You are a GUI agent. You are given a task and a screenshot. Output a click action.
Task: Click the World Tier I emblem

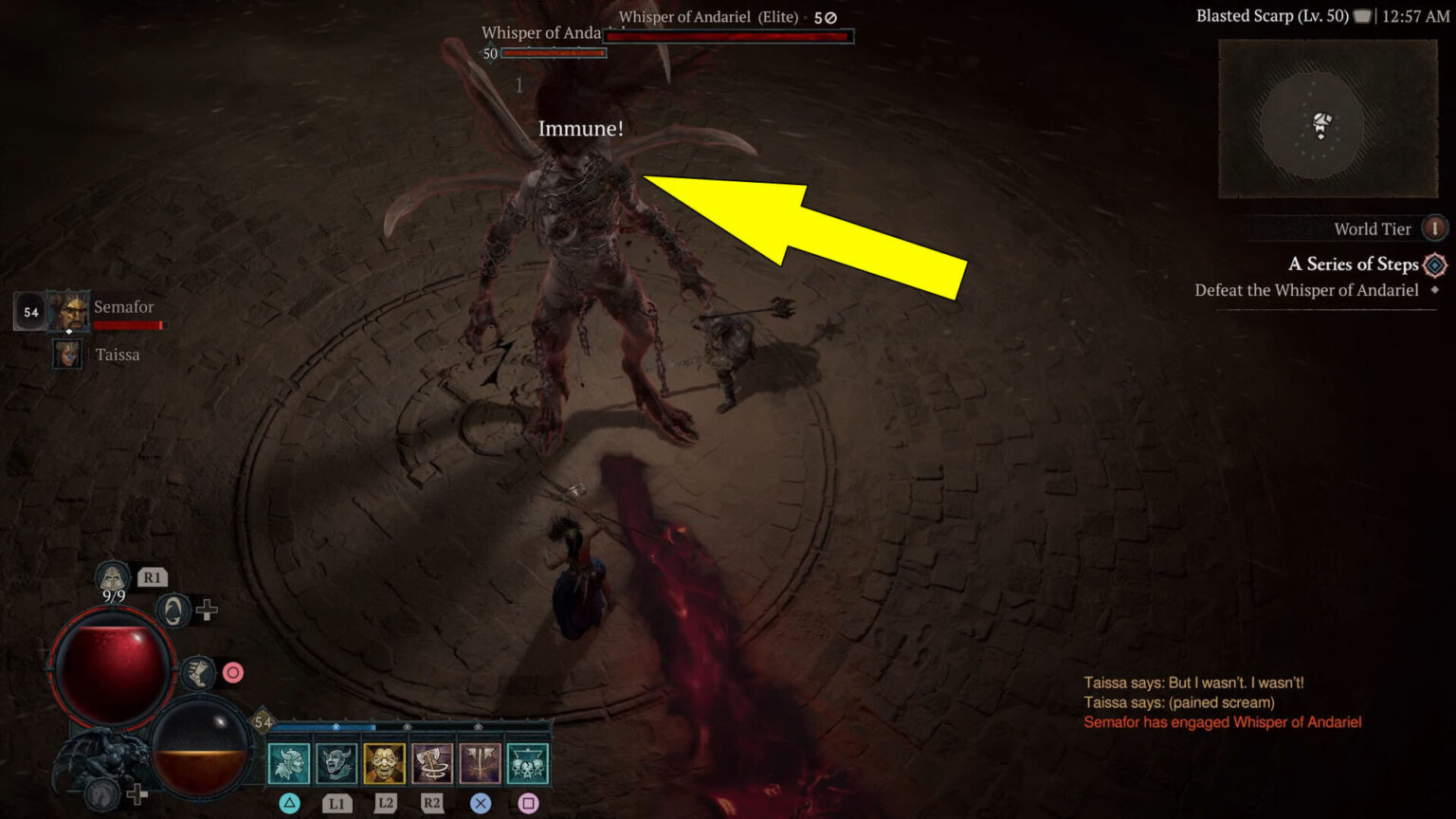pos(1434,228)
